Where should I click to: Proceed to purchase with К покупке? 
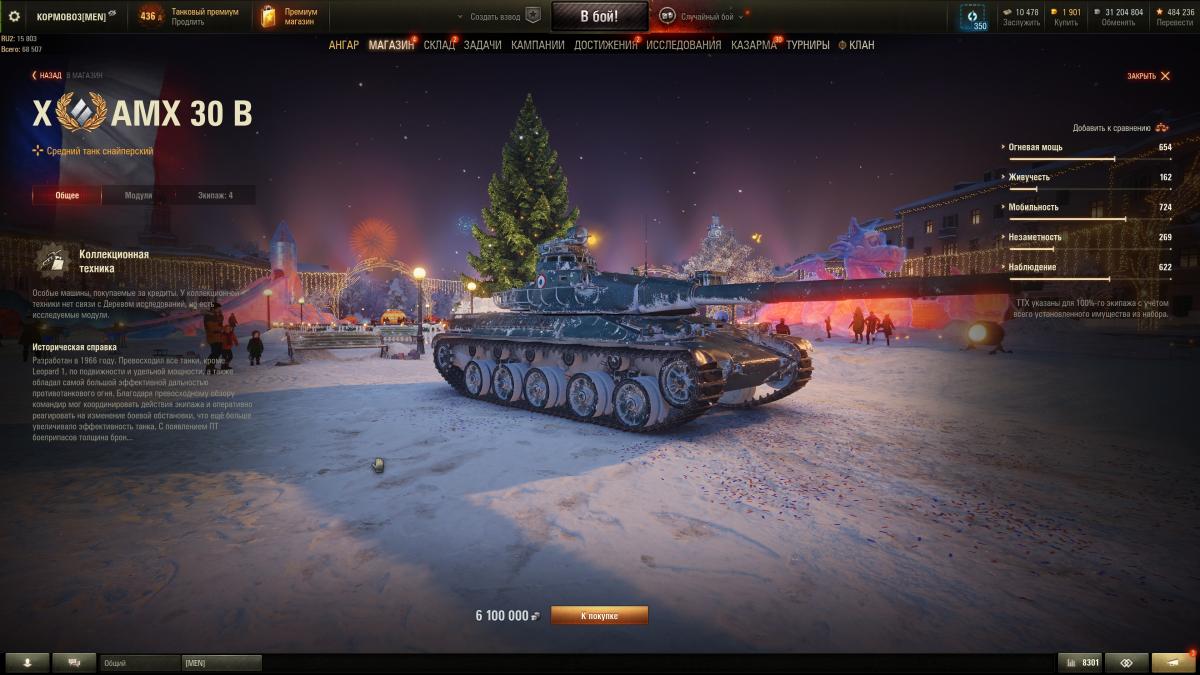coord(599,616)
